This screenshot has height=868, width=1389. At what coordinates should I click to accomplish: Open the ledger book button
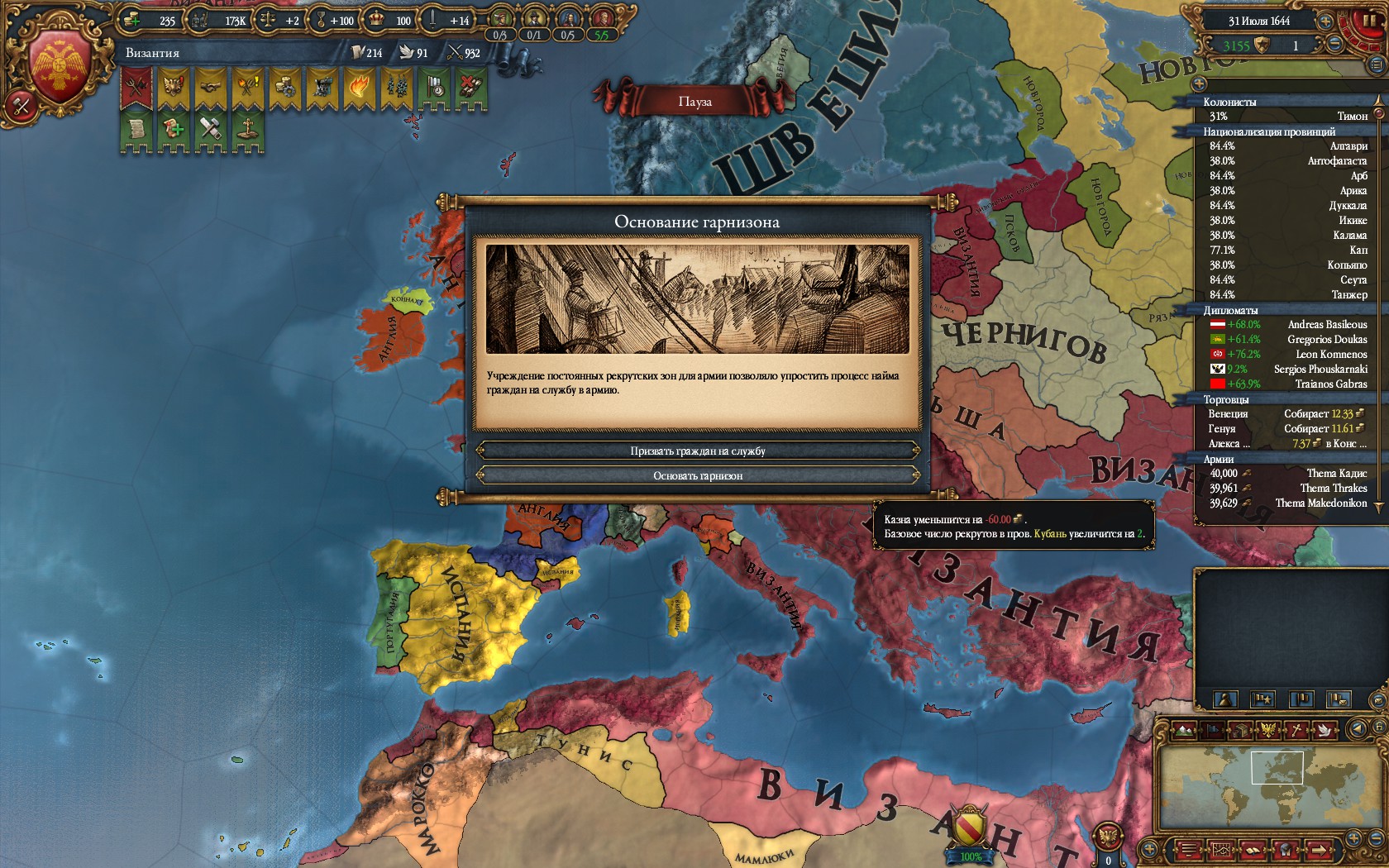[1253, 849]
